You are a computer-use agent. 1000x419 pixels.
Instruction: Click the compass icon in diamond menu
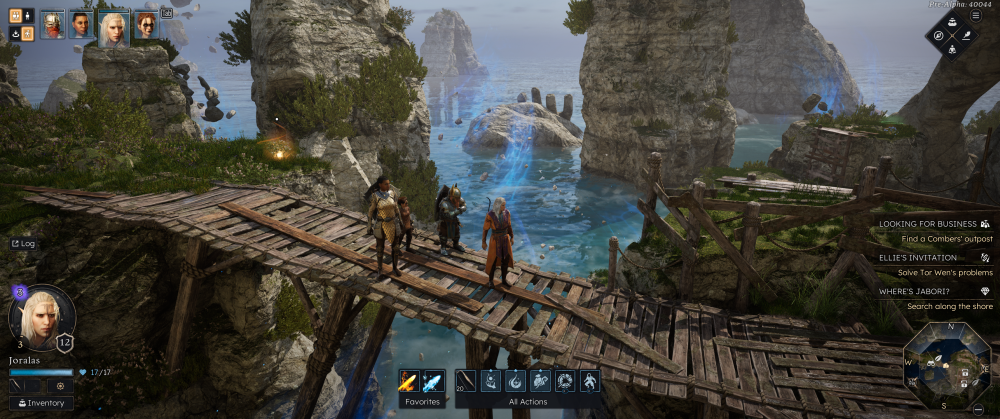(939, 35)
